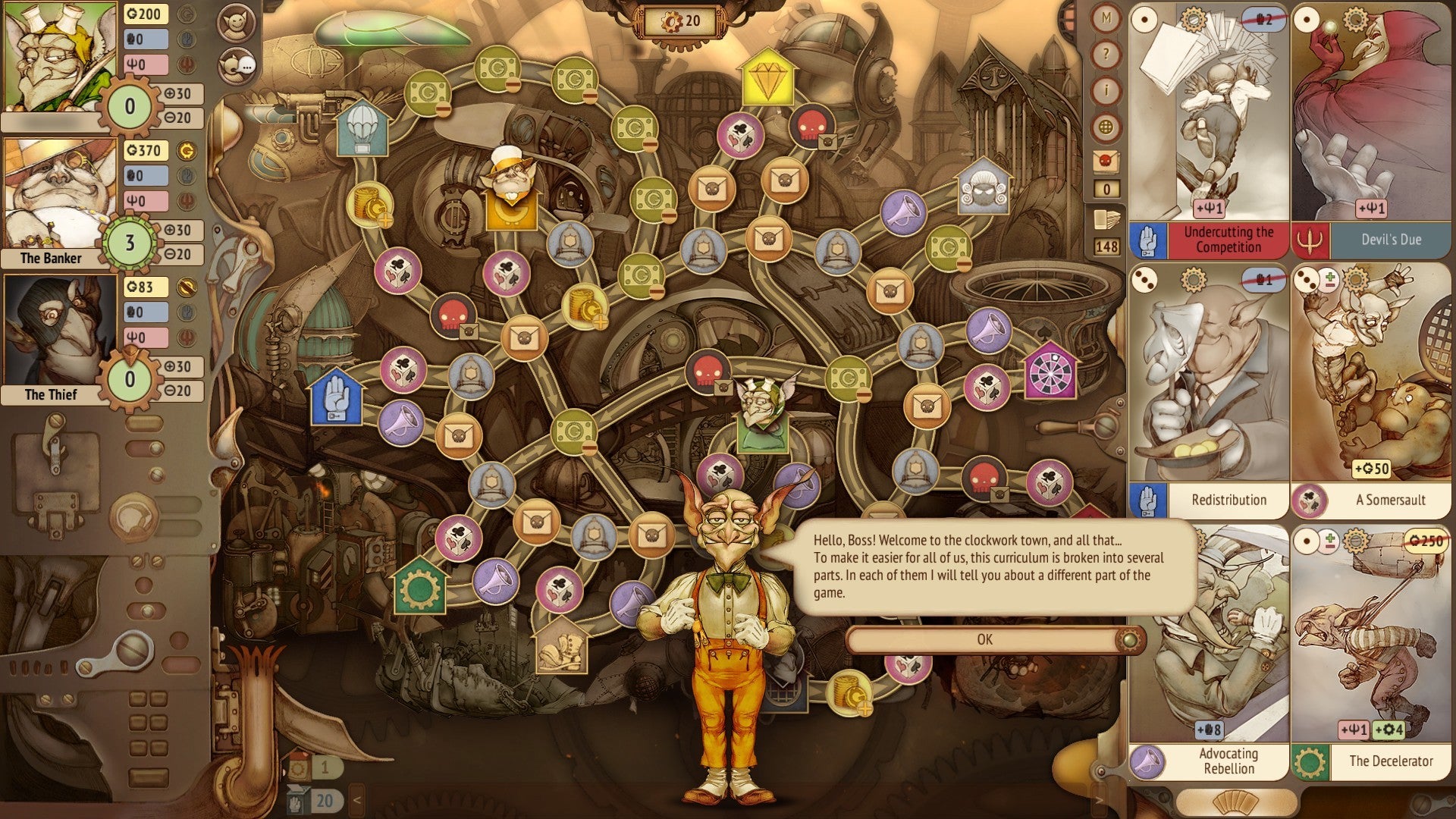The image size is (1456, 819).
Task: Click the left arrow on bottom bar
Action: (356, 801)
